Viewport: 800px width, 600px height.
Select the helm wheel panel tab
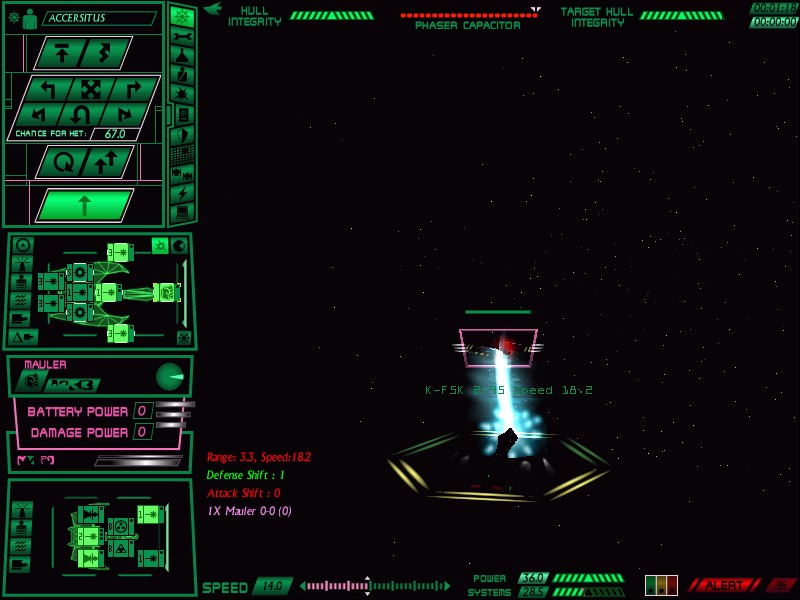(182, 16)
